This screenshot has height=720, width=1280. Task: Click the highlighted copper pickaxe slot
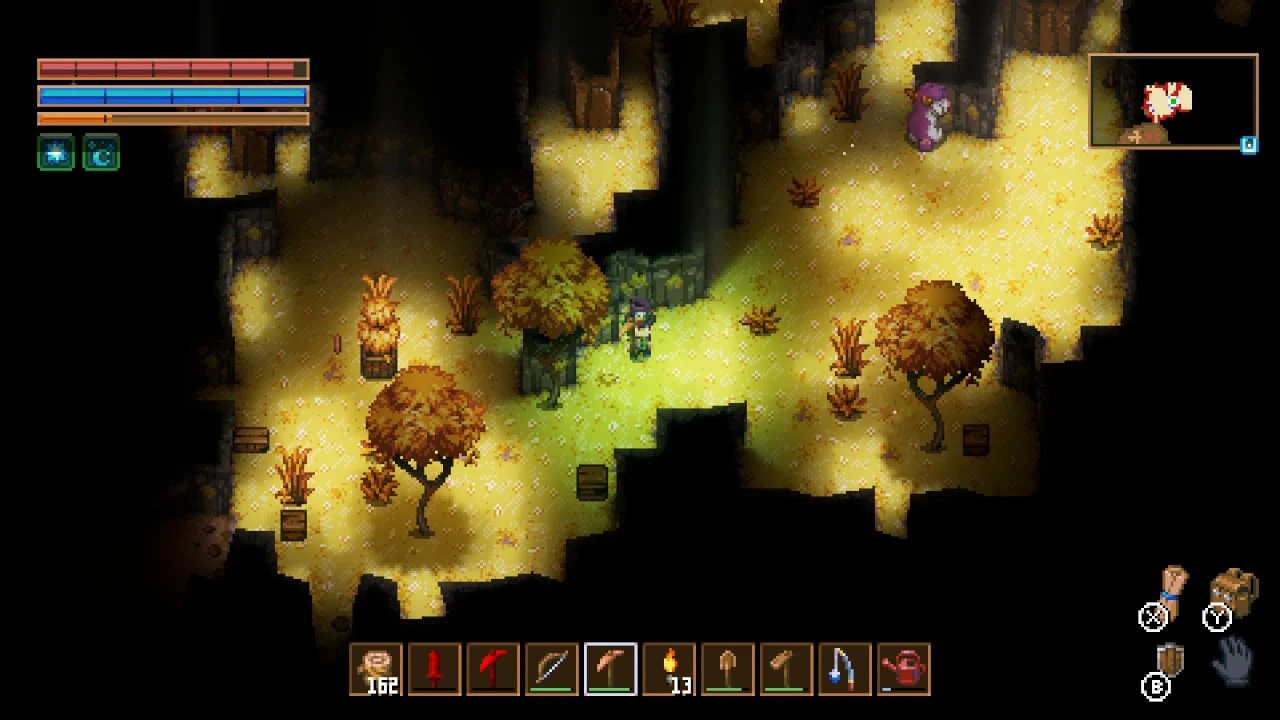click(610, 669)
